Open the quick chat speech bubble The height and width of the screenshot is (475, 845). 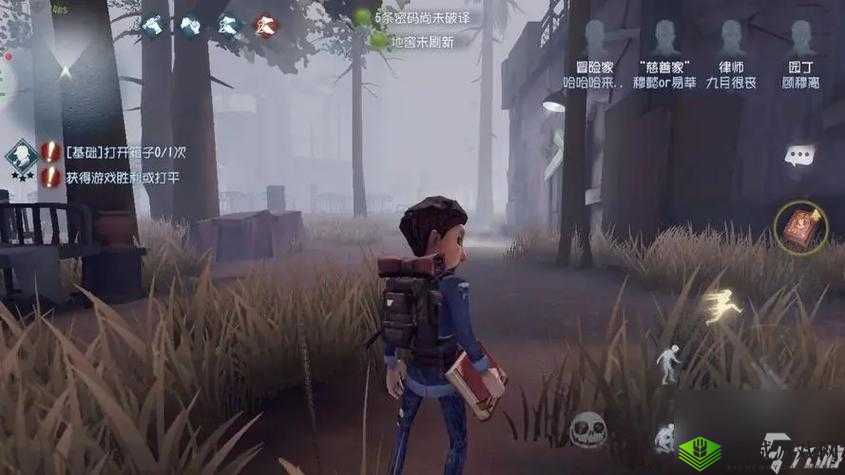point(799,155)
